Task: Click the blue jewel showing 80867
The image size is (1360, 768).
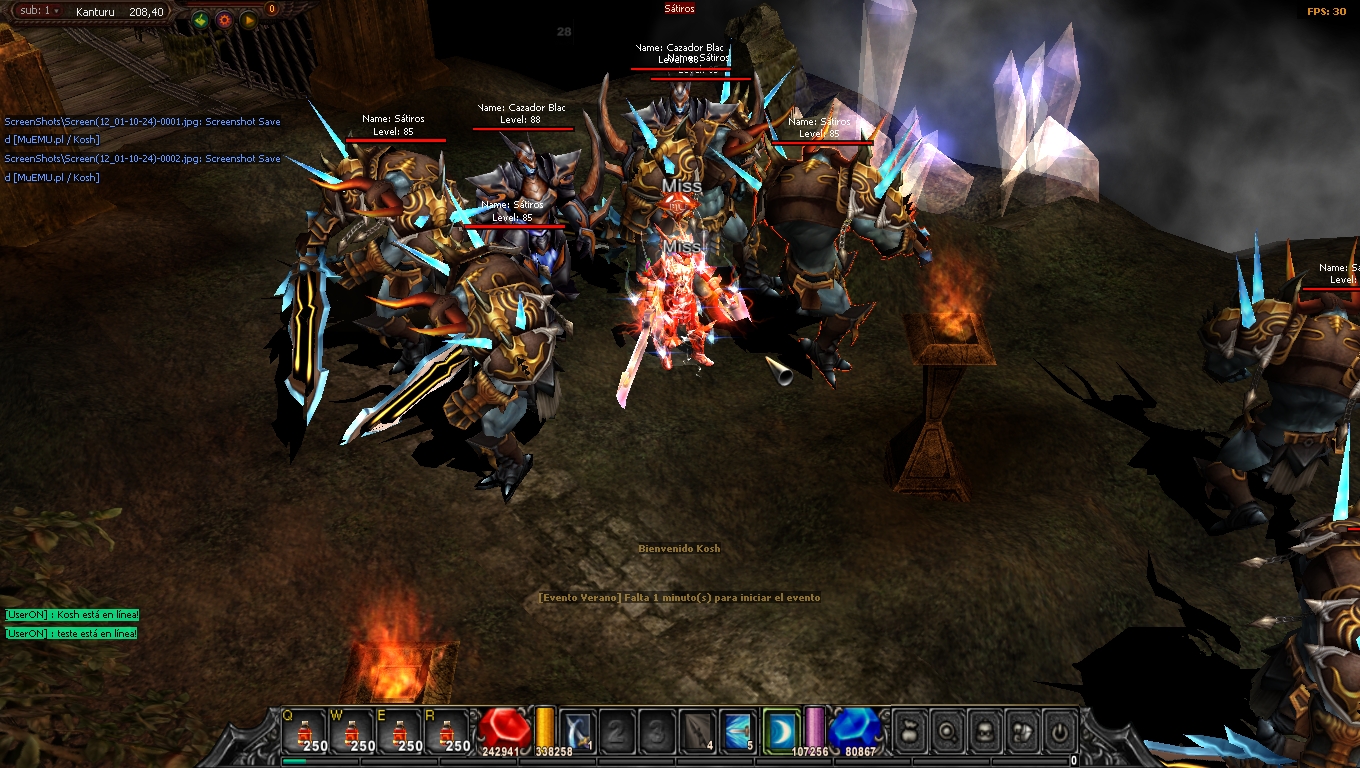Action: [x=856, y=728]
